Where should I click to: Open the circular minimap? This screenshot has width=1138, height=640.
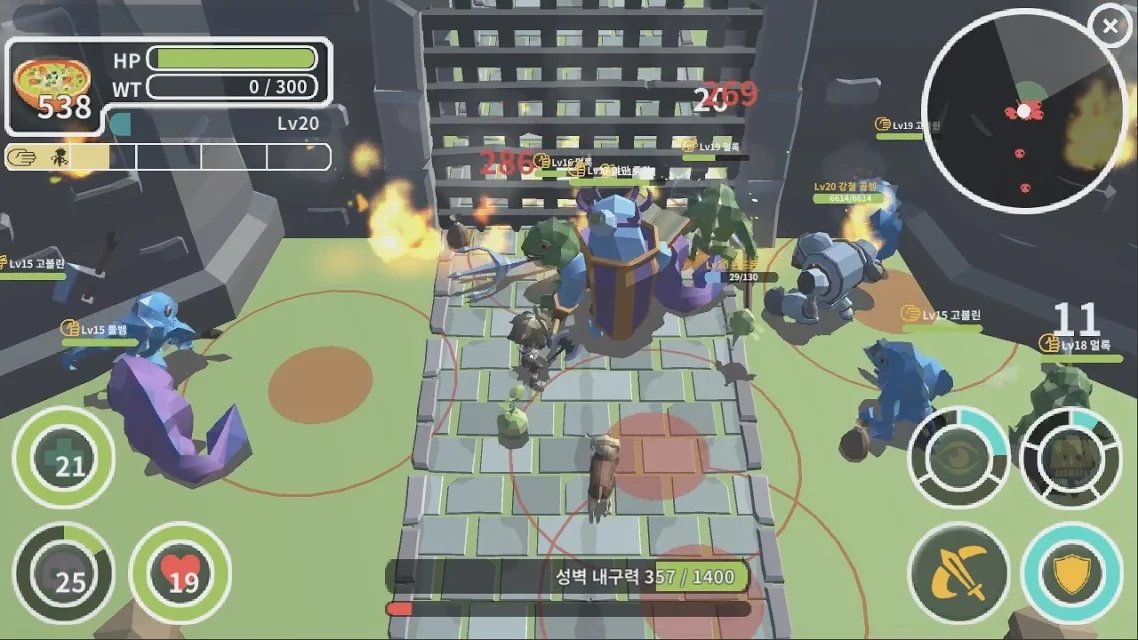coord(1023,112)
